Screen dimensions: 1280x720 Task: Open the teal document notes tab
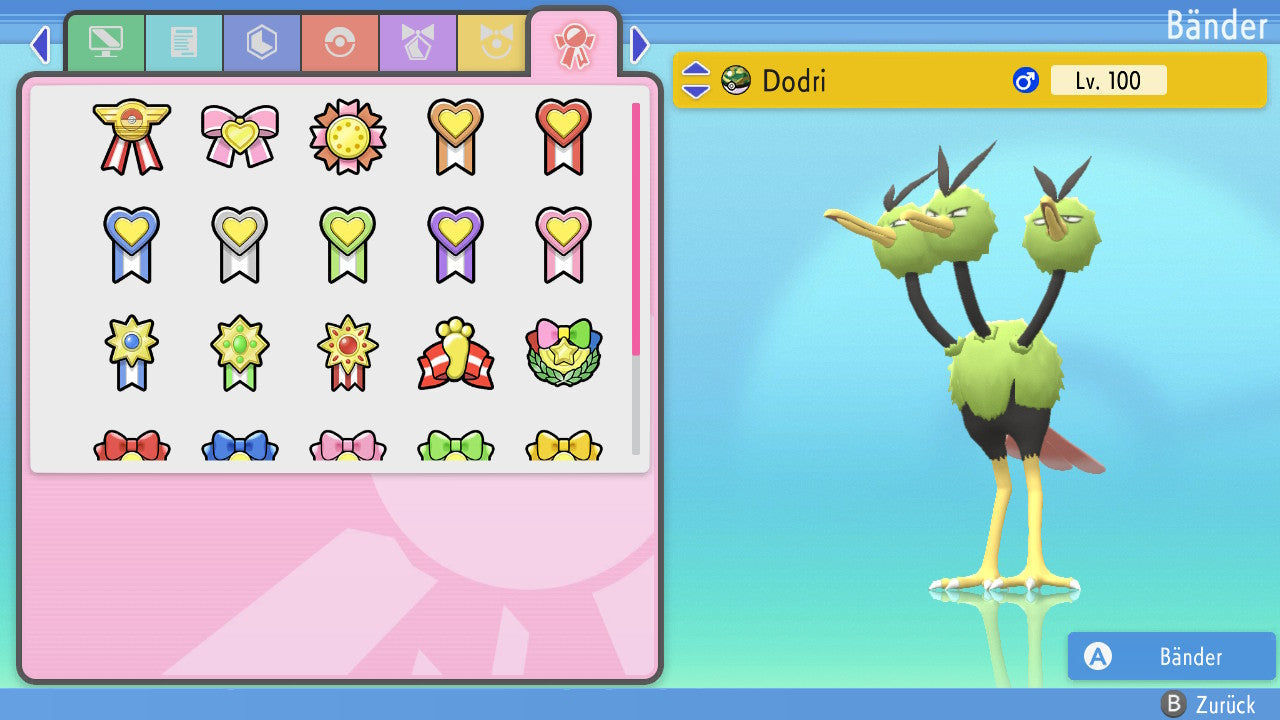184,43
